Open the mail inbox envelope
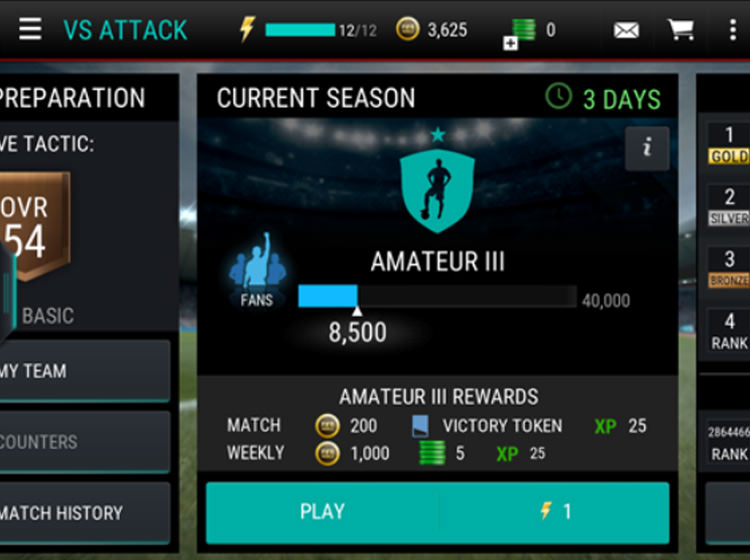This screenshot has height=560, width=750. tap(626, 30)
